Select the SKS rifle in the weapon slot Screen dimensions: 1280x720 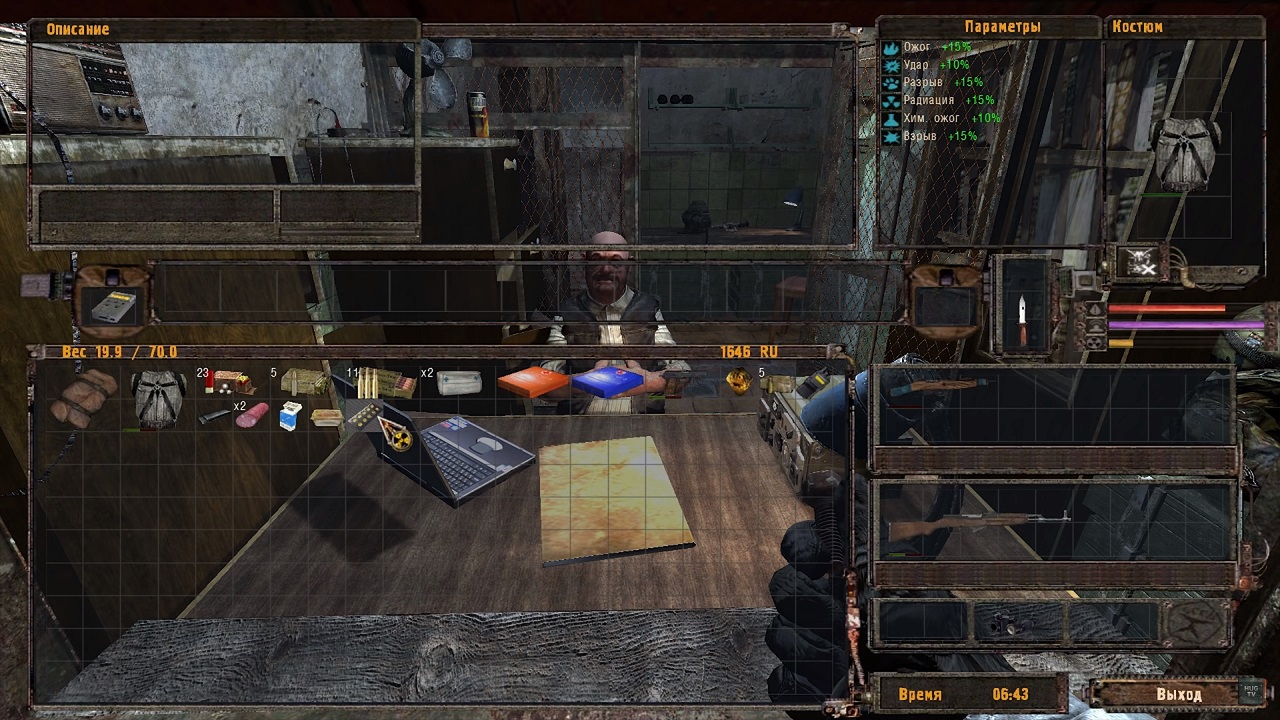[x=978, y=522]
